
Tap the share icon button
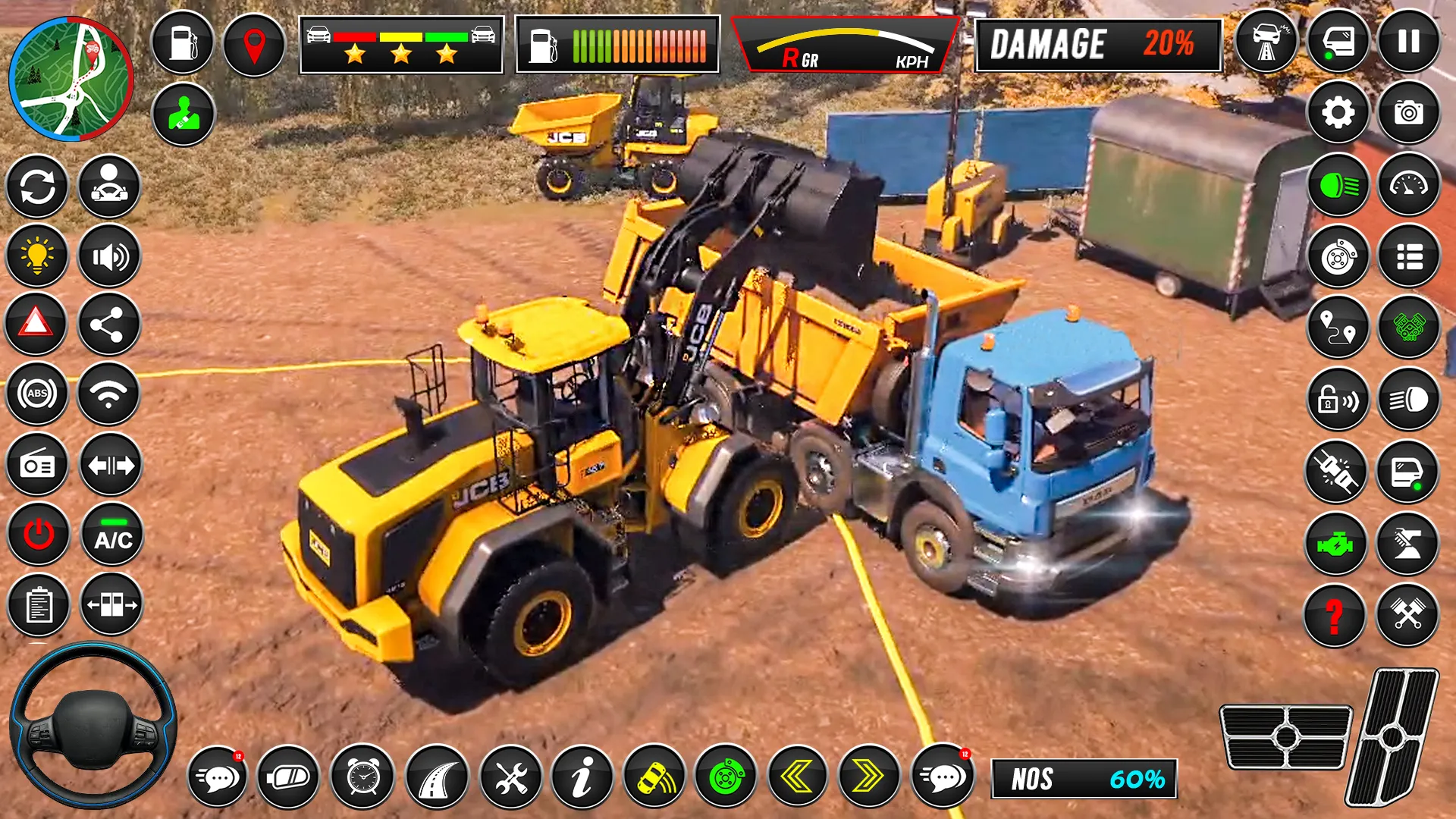tap(108, 325)
